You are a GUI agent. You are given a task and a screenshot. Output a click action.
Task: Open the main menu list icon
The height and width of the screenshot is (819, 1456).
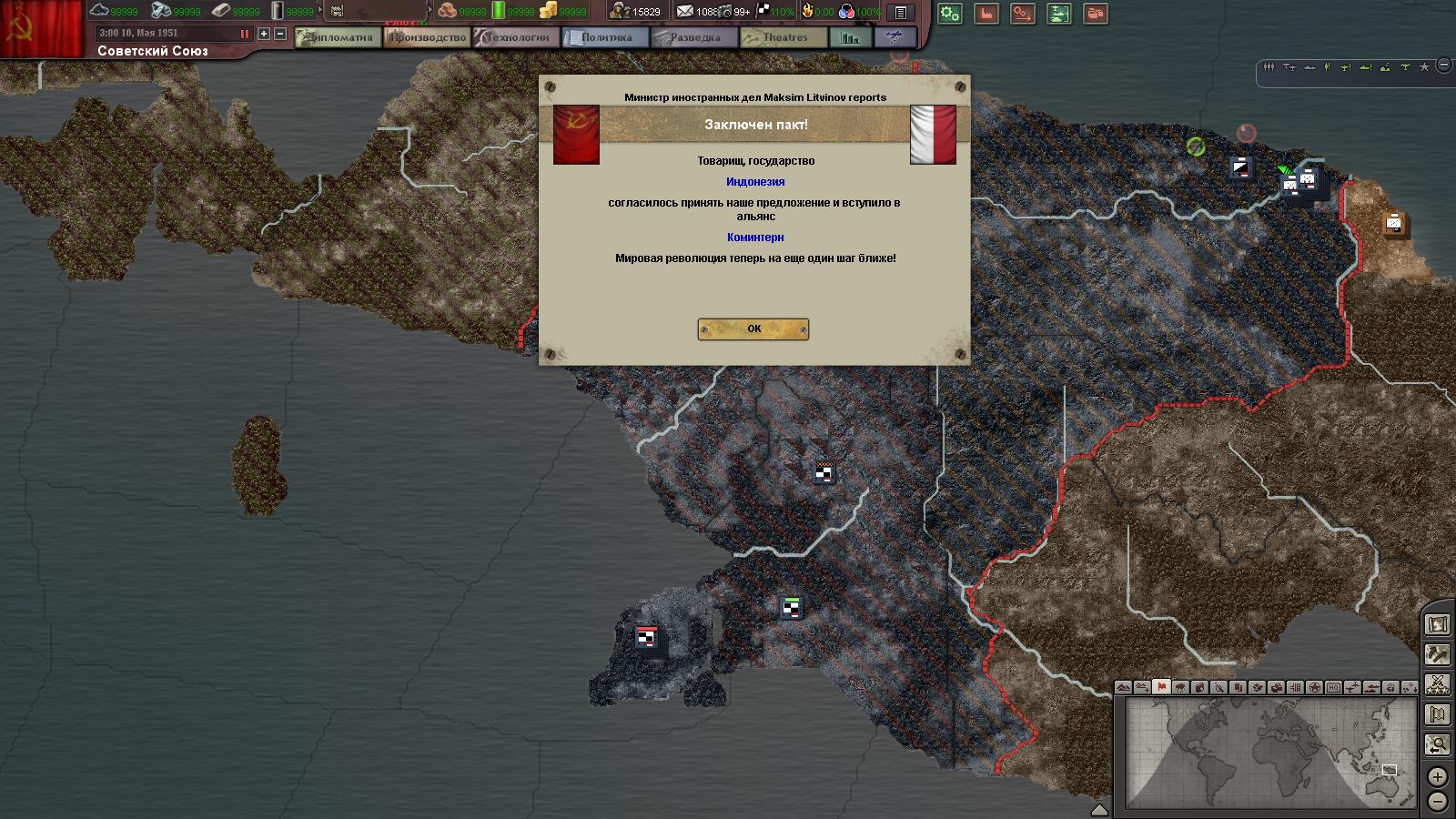coord(900,13)
